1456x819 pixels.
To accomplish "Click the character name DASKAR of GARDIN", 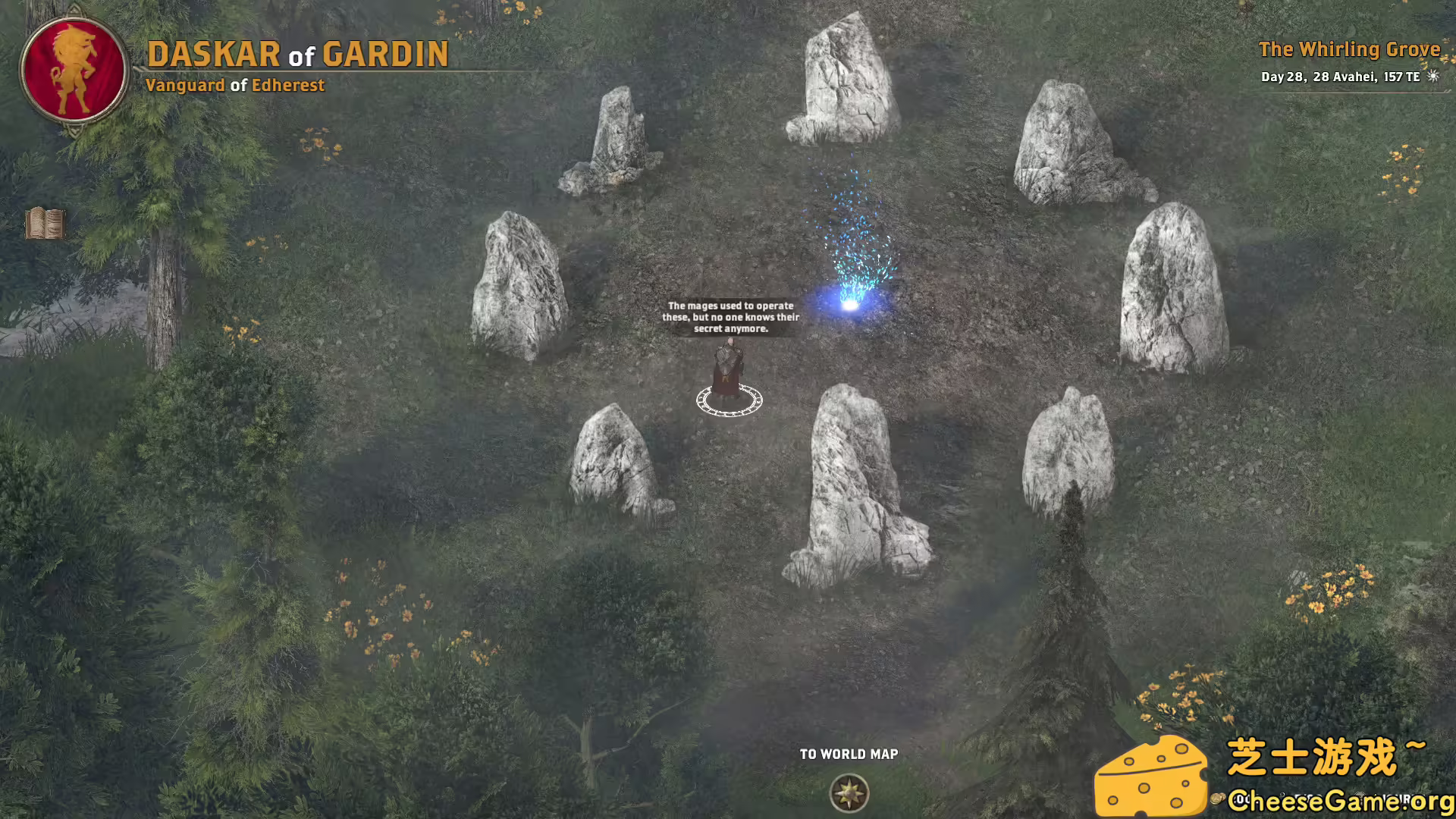I will [298, 53].
